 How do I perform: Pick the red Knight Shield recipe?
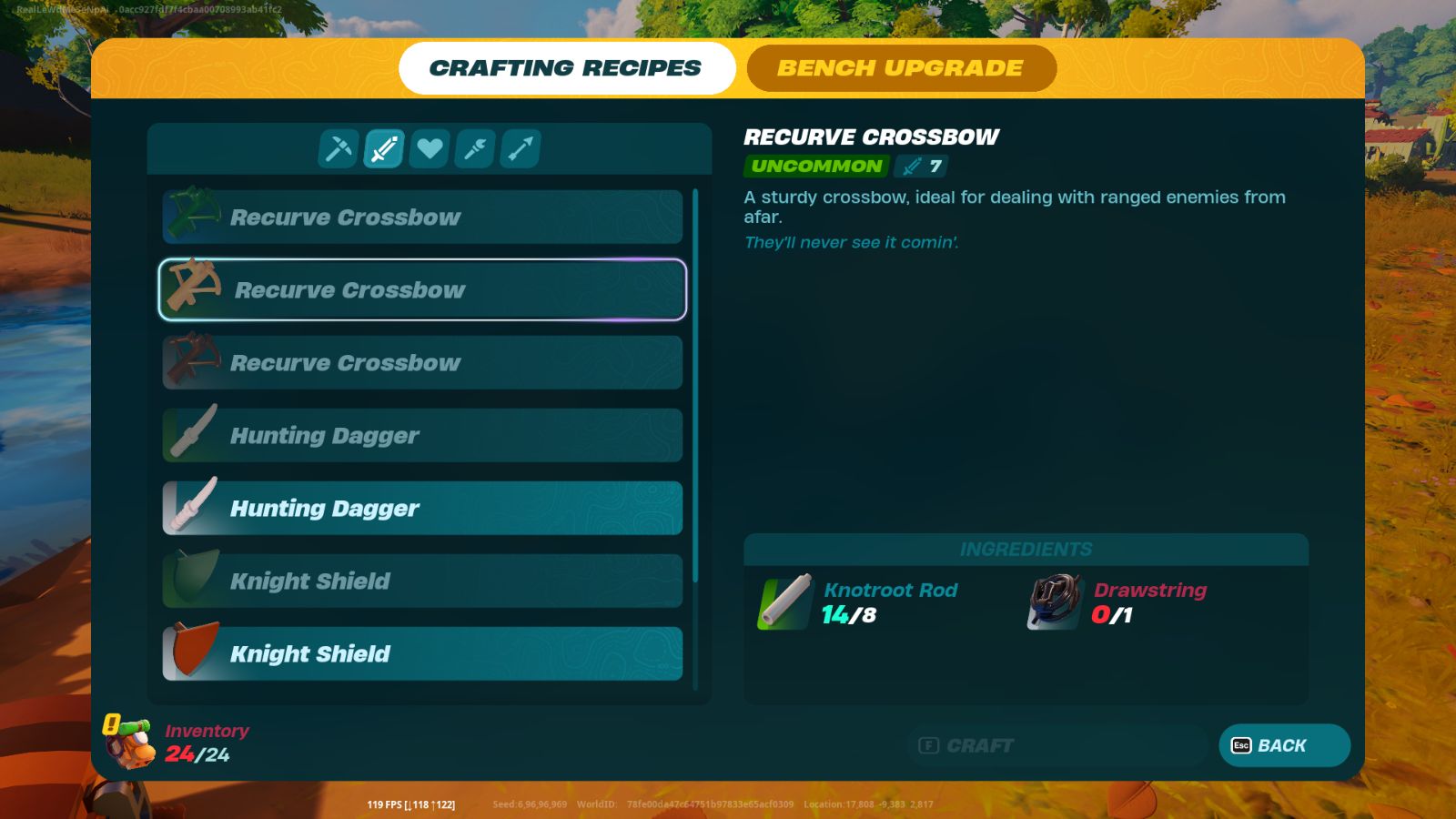[x=422, y=654]
